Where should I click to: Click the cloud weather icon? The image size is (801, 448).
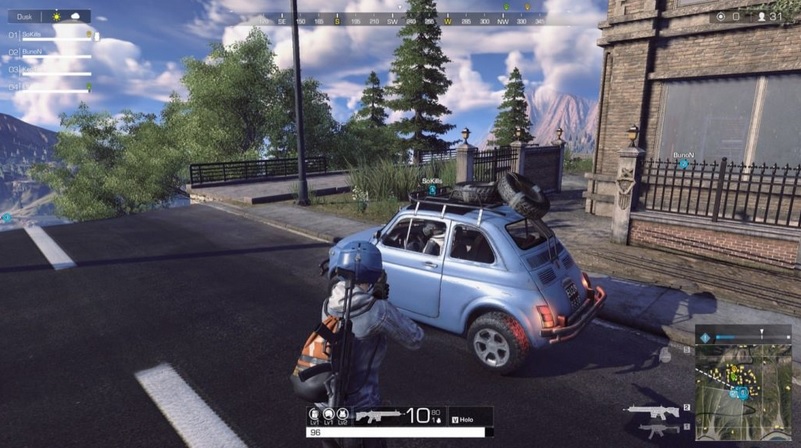[75, 16]
